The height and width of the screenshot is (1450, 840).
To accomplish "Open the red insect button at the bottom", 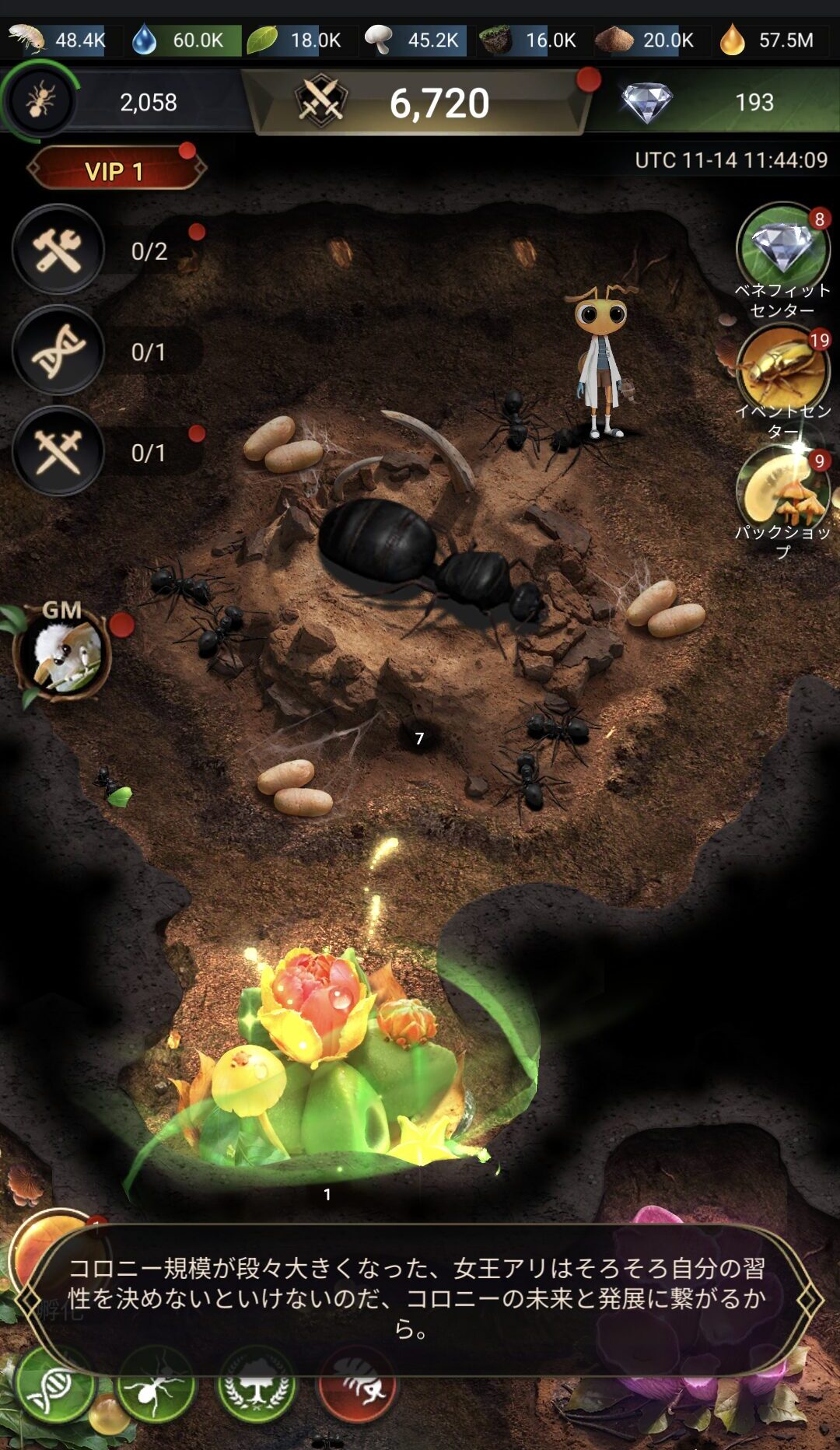I will click(358, 1391).
